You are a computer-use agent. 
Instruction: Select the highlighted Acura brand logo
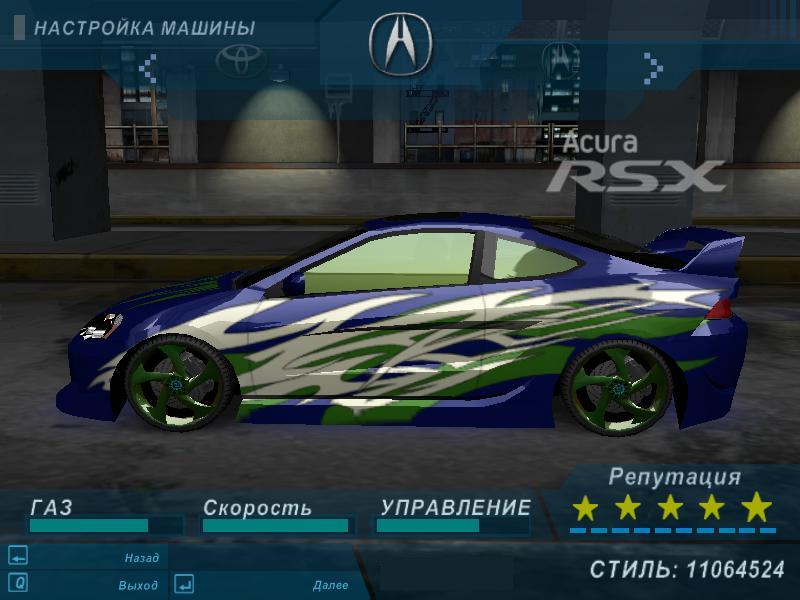click(x=400, y=44)
